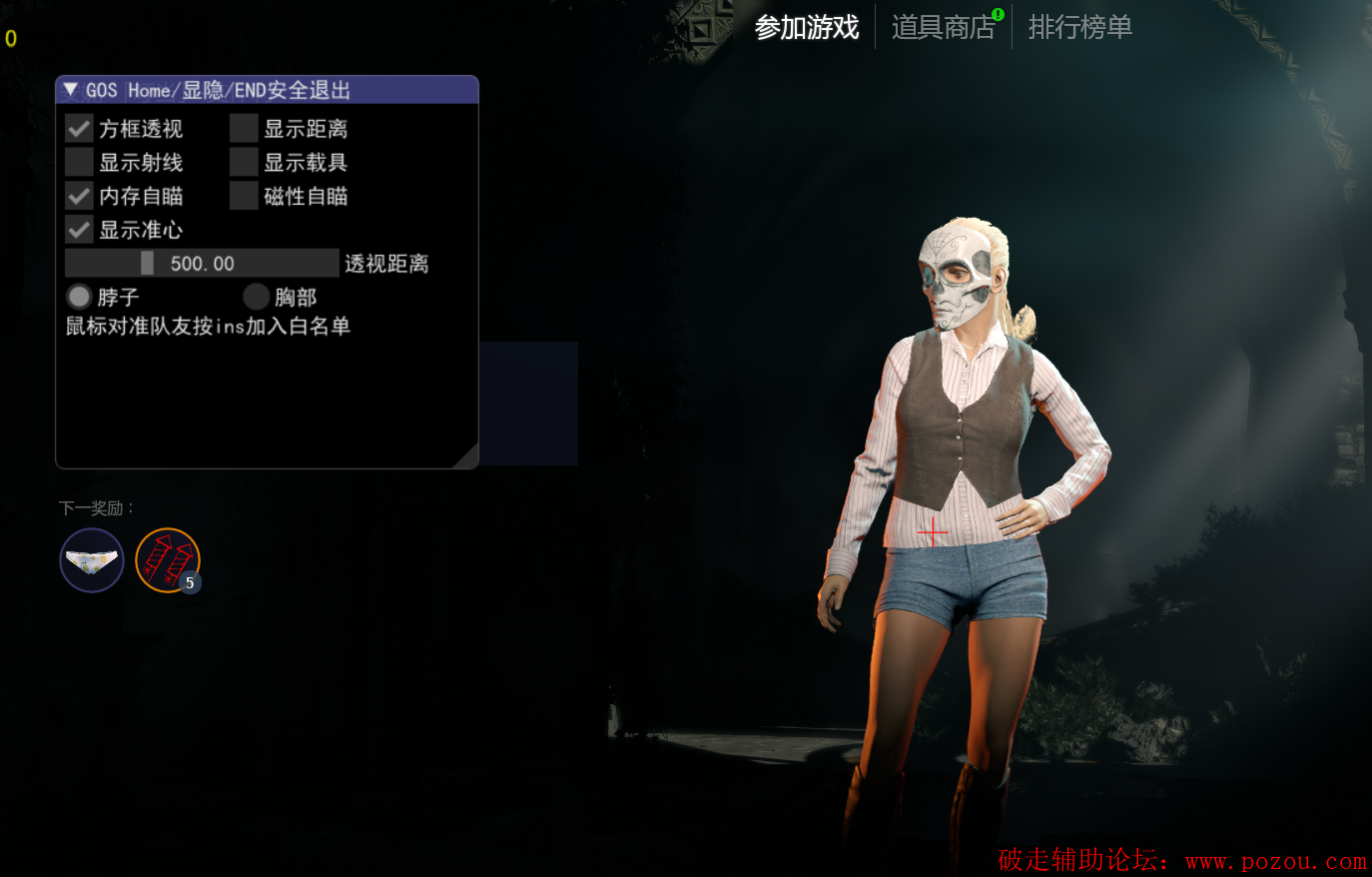Switch to the 参加游戏 tab

806,27
